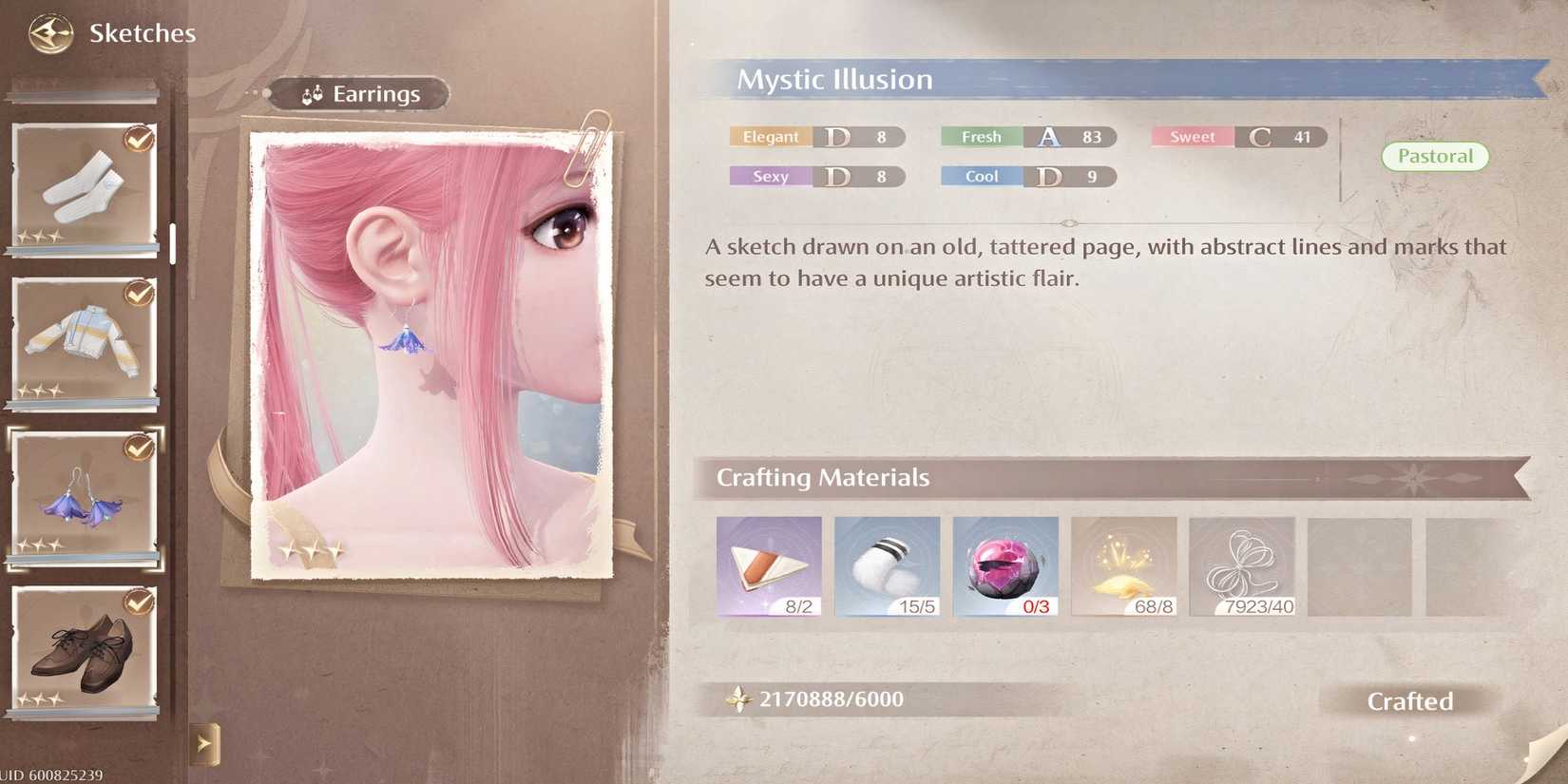Screen dimensions: 1568x784
Task: Click the back arrow emblem beside Sketches
Action: (49, 31)
